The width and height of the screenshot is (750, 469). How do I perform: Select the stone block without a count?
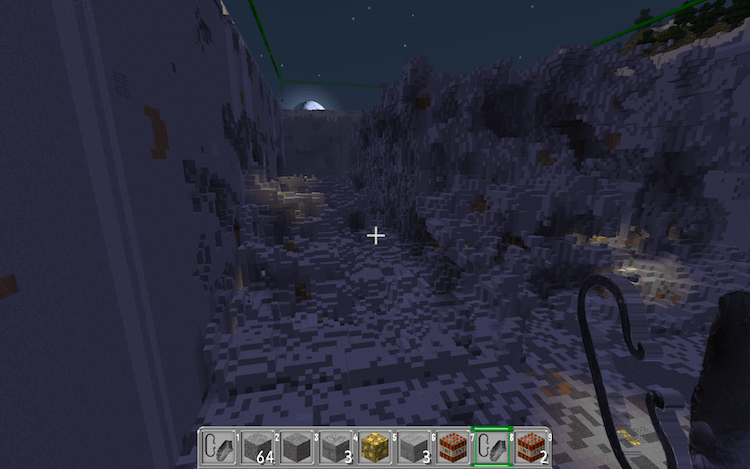point(296,447)
